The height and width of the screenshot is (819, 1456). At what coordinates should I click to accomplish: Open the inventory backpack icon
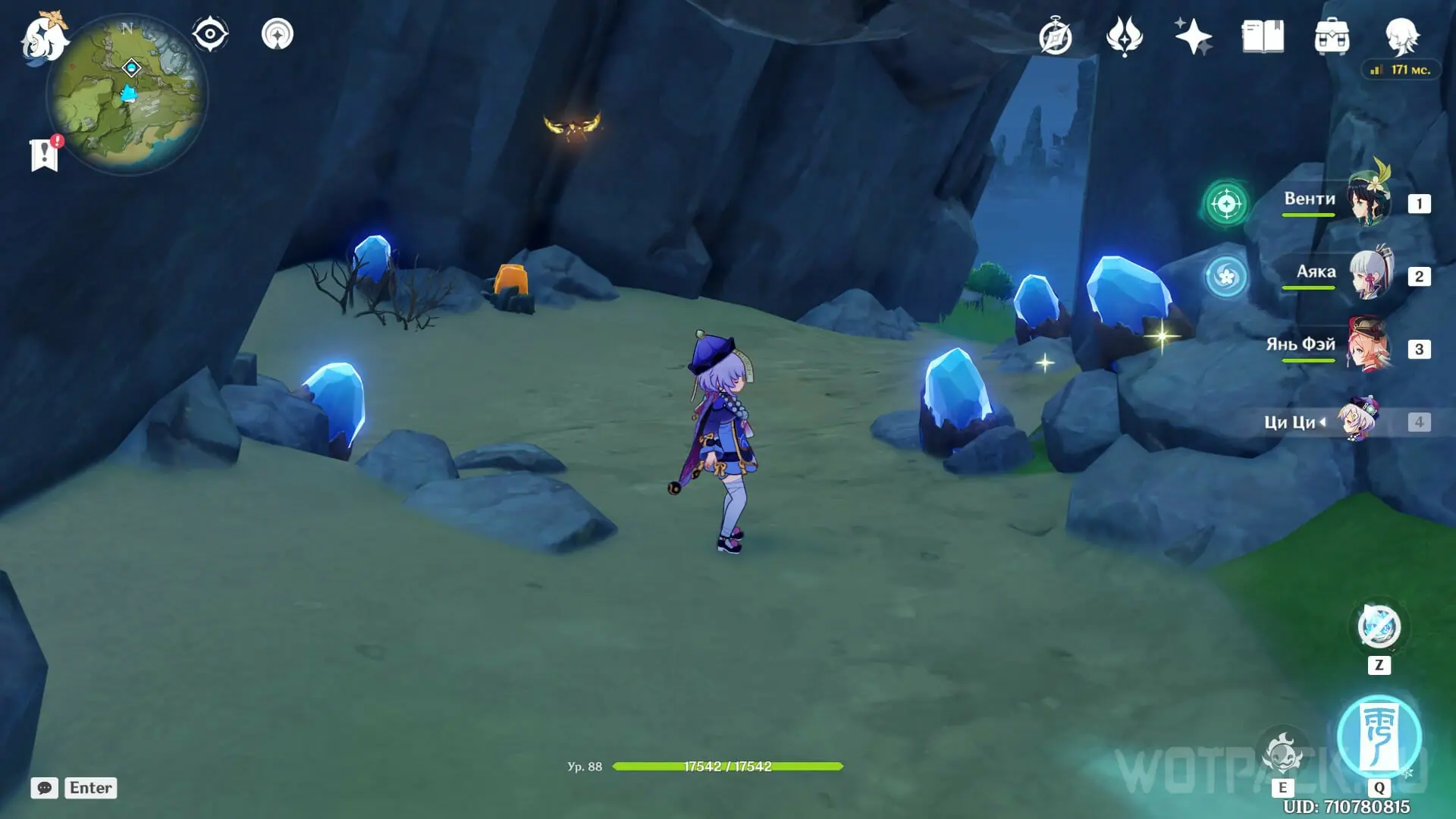coord(1332,37)
